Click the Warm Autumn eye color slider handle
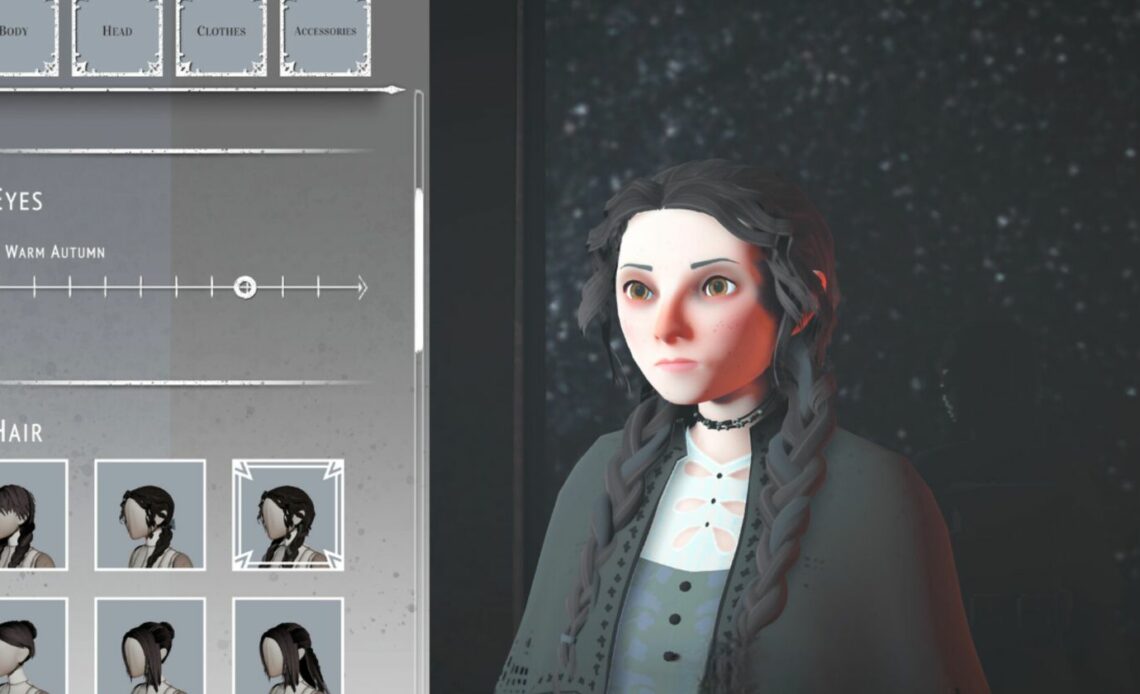1140x694 pixels. (245, 288)
